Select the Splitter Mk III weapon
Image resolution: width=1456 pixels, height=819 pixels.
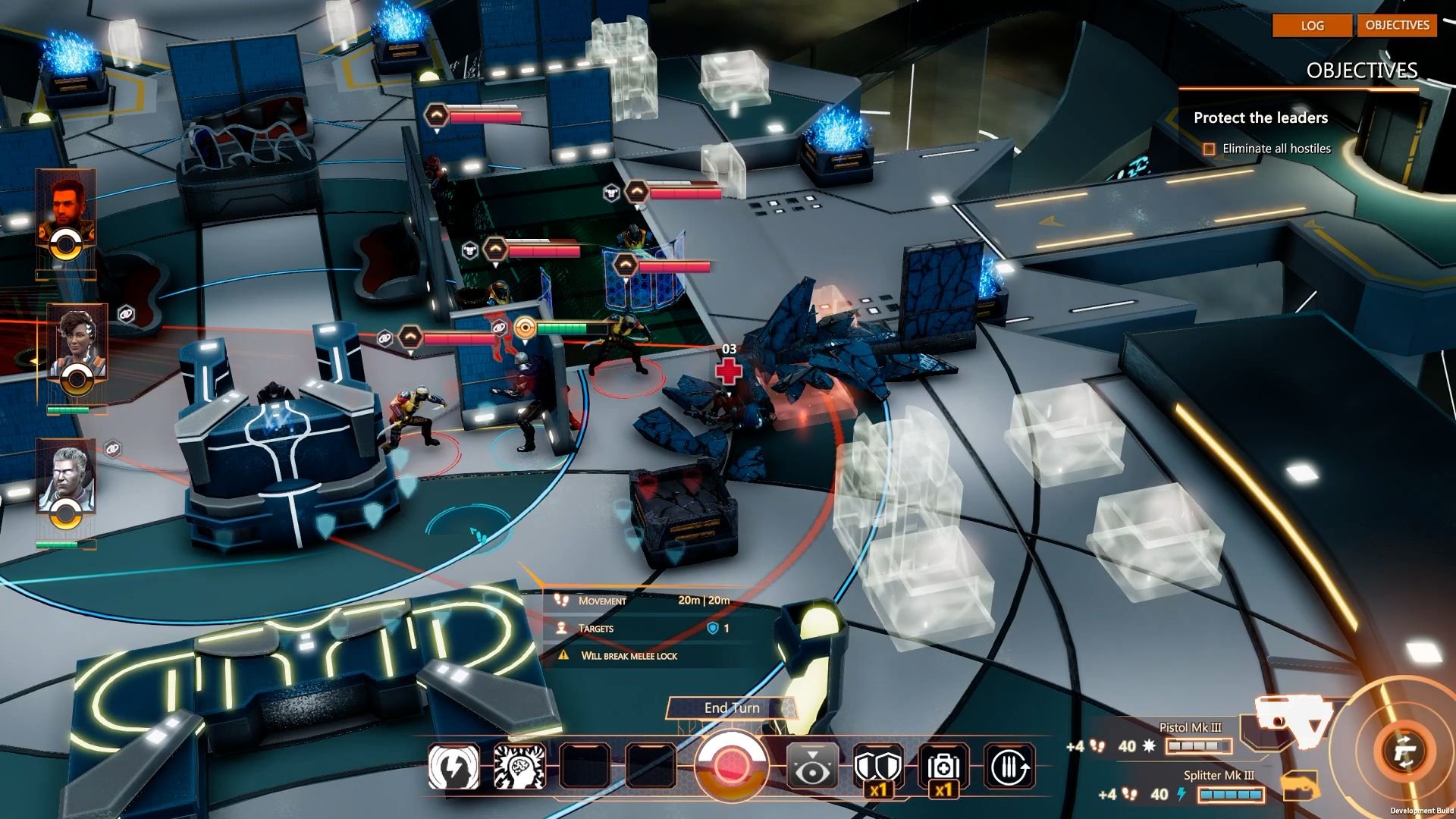point(1218,786)
